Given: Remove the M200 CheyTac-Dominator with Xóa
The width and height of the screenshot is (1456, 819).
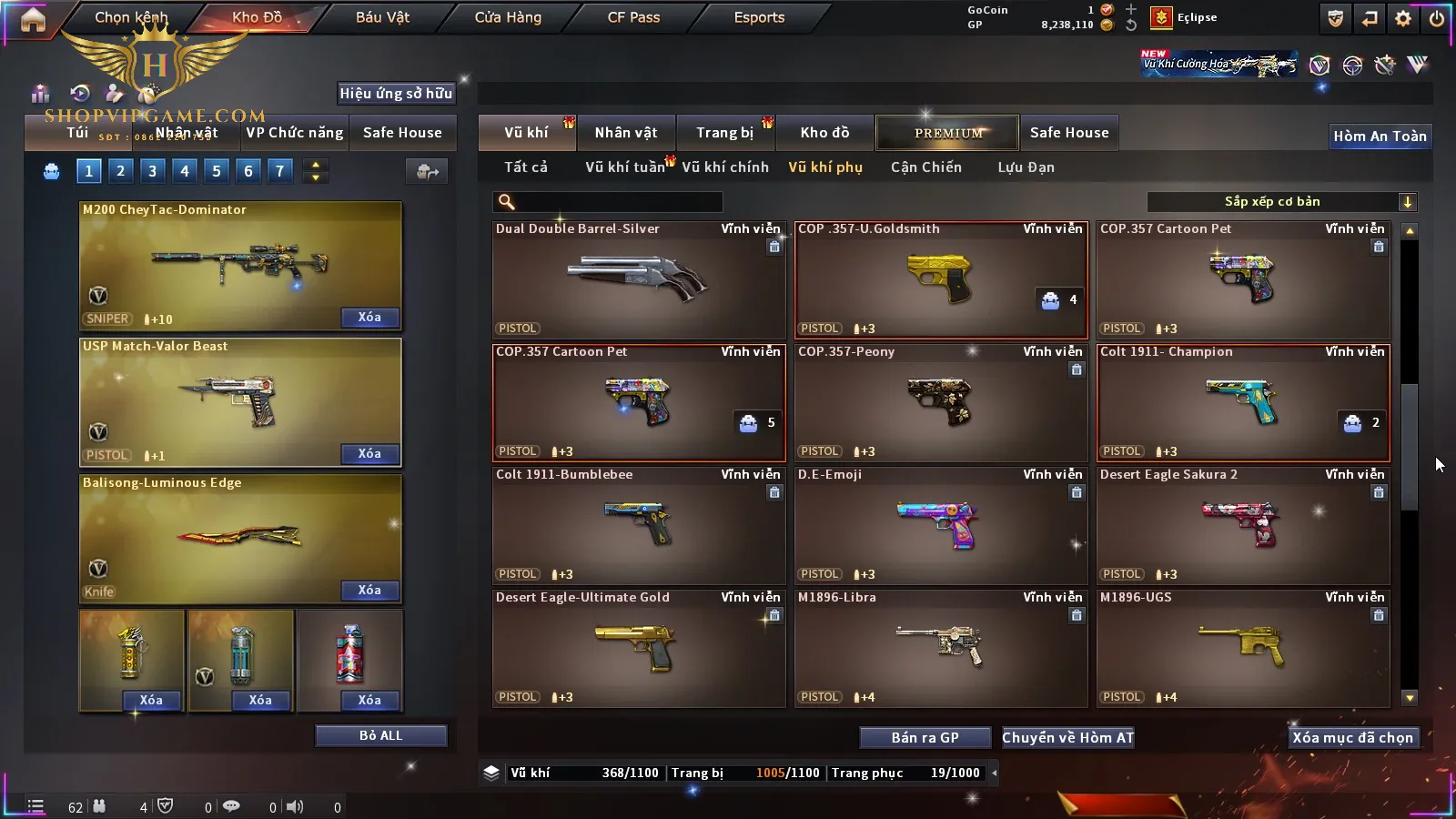Looking at the screenshot, I should coord(369,318).
